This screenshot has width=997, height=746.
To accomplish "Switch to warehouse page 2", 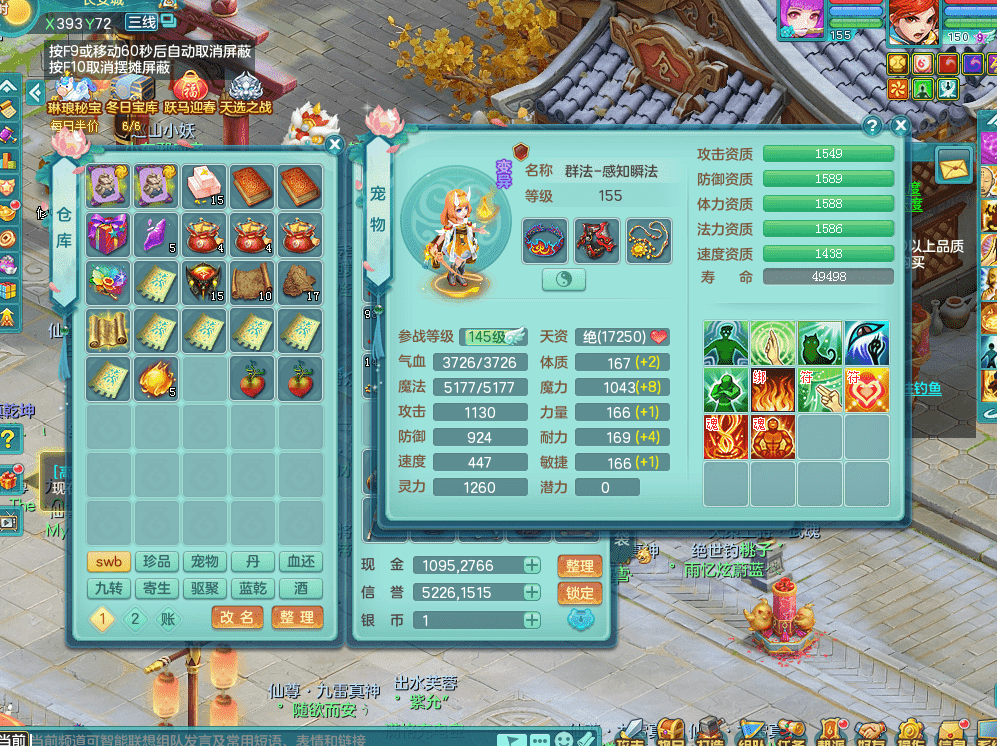I will click(135, 619).
